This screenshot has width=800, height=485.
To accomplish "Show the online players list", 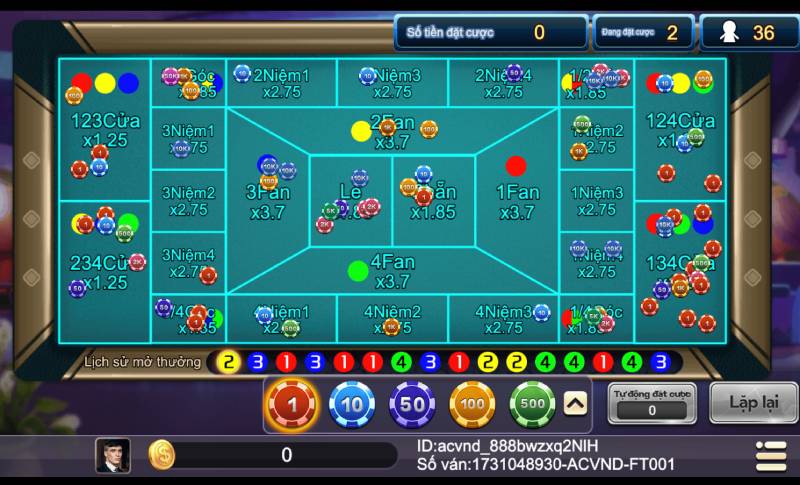I will pos(749,33).
